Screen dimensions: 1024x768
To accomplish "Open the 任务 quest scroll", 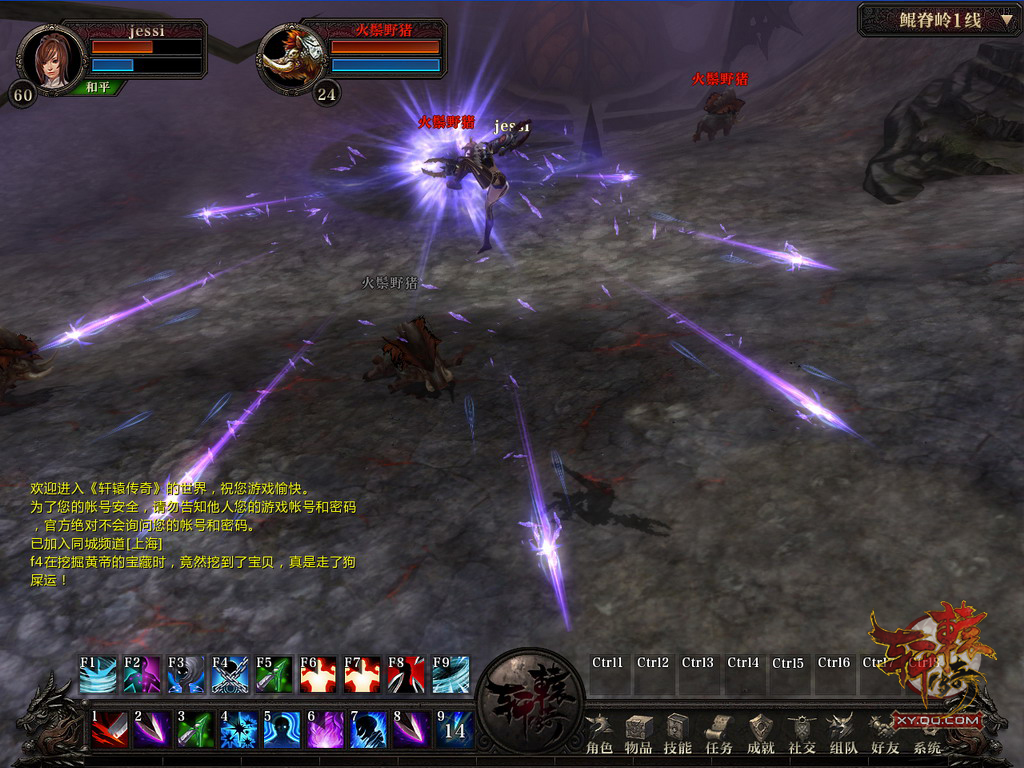I will 719,733.
